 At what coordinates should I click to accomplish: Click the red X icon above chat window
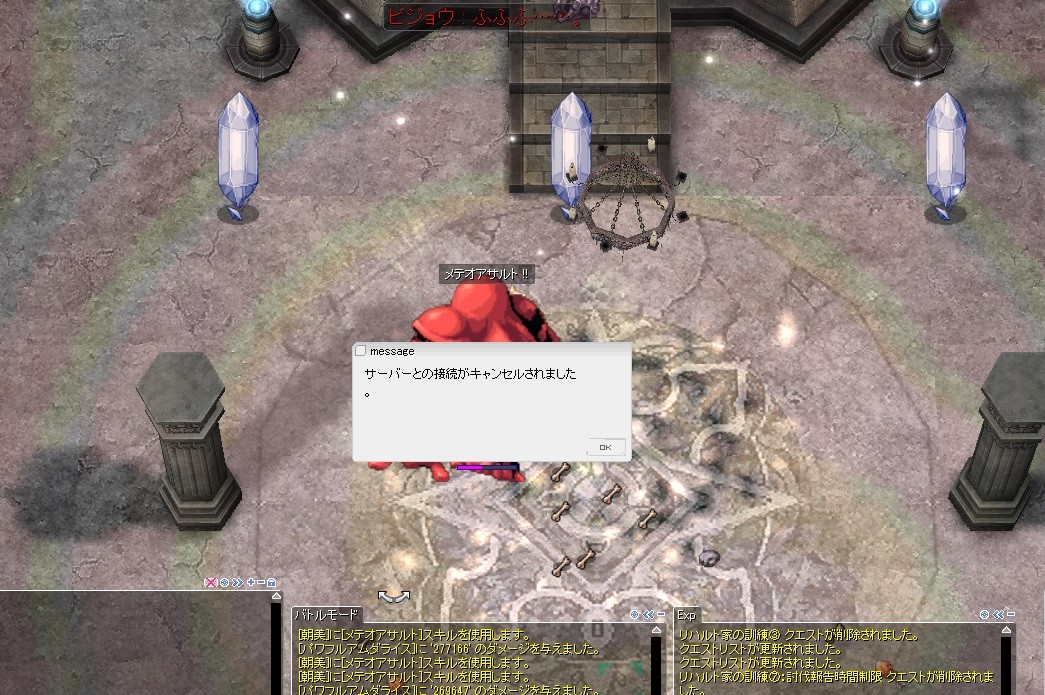point(211,582)
